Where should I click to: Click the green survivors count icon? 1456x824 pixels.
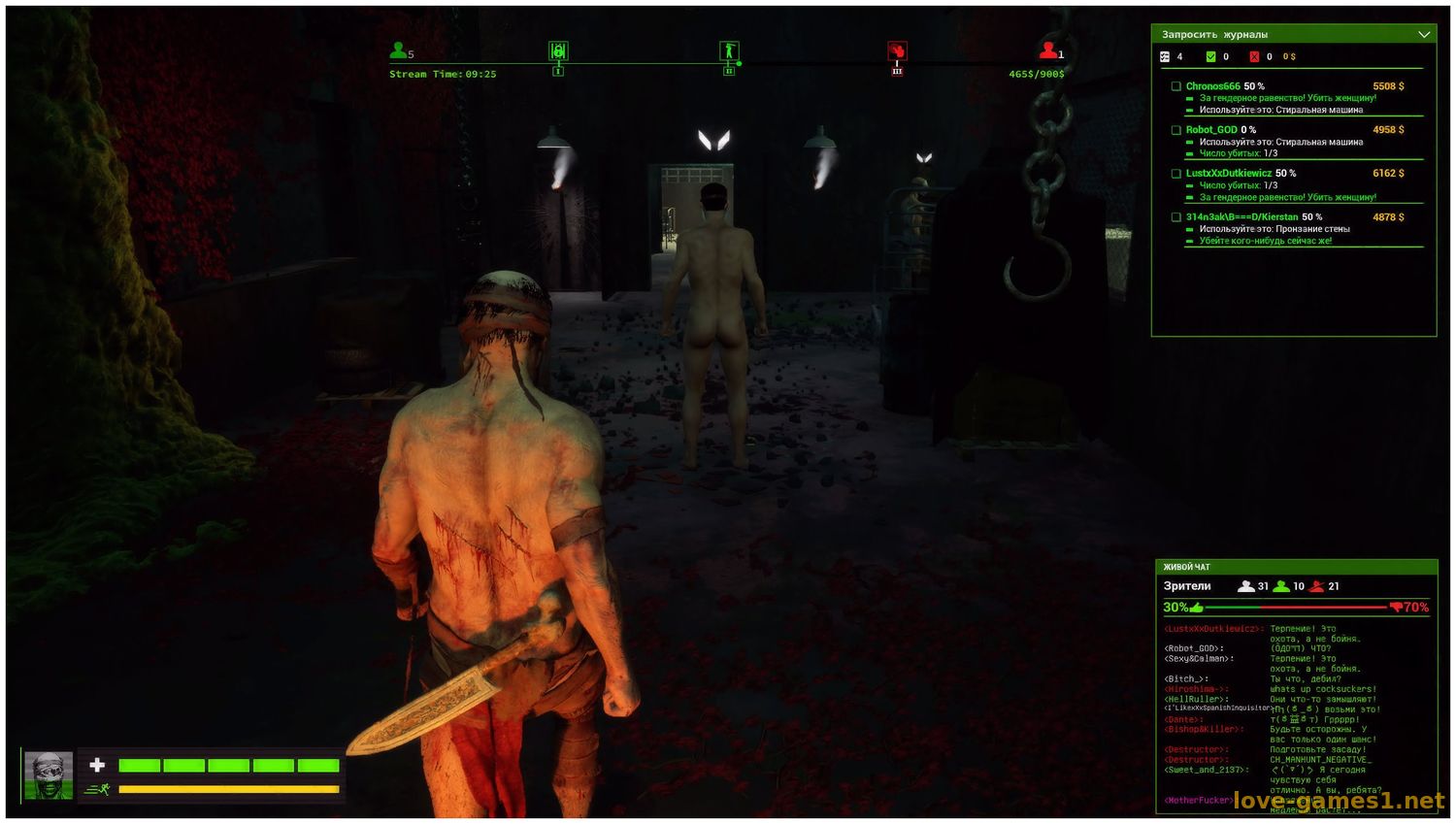click(398, 49)
